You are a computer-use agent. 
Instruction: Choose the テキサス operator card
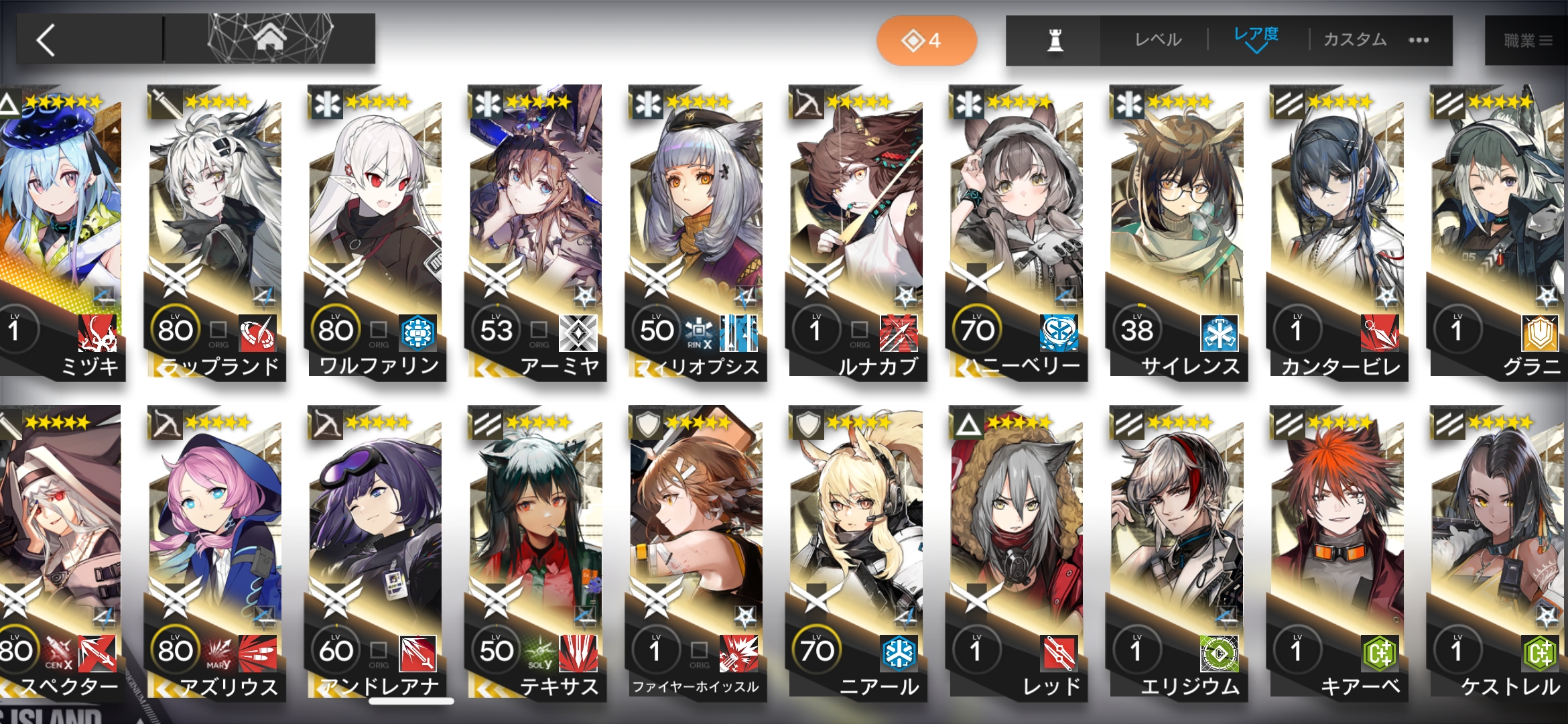(x=536, y=550)
